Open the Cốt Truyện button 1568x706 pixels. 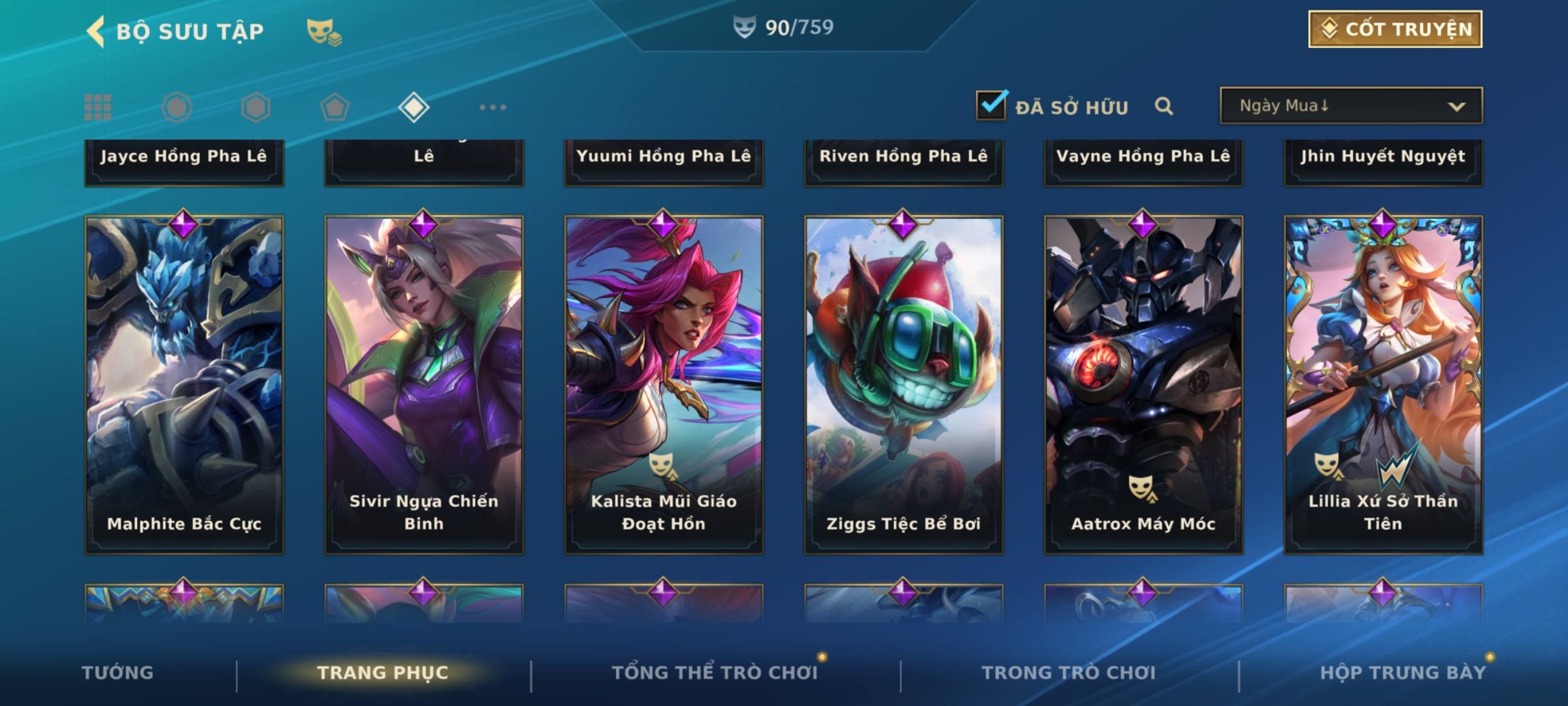pos(1395,29)
